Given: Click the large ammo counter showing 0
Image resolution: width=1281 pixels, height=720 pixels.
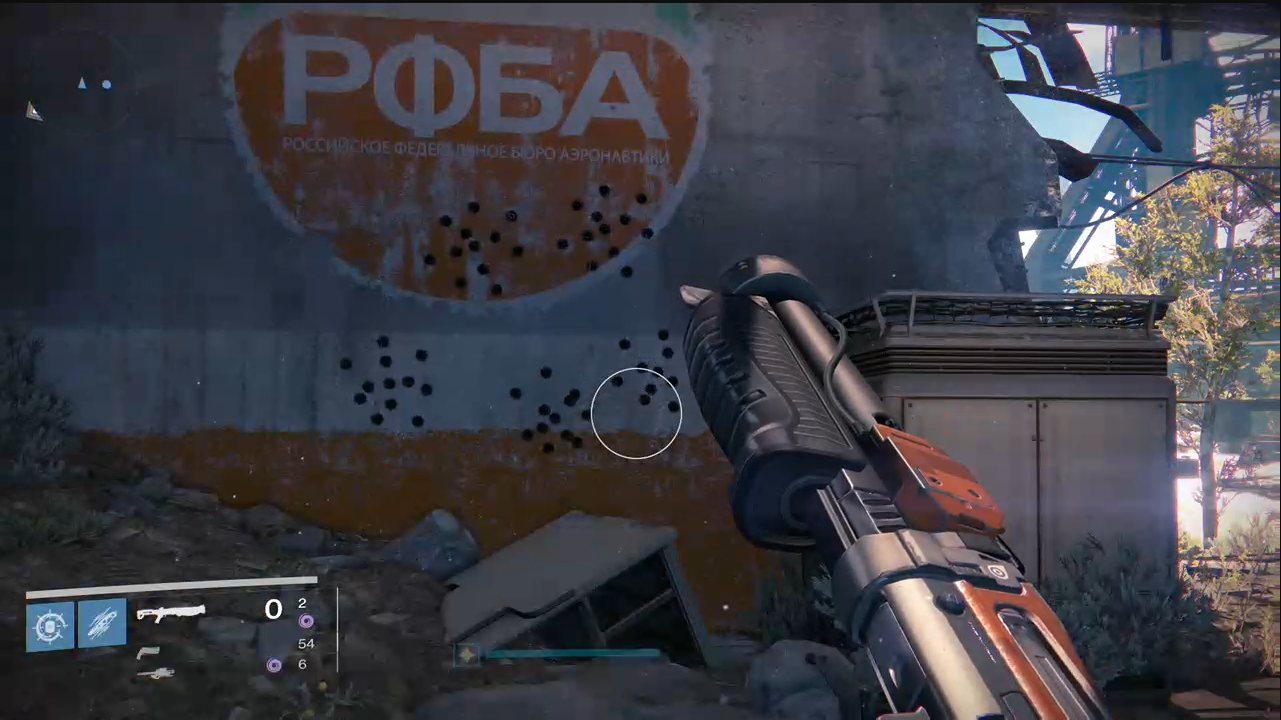Looking at the screenshot, I should coord(273,609).
